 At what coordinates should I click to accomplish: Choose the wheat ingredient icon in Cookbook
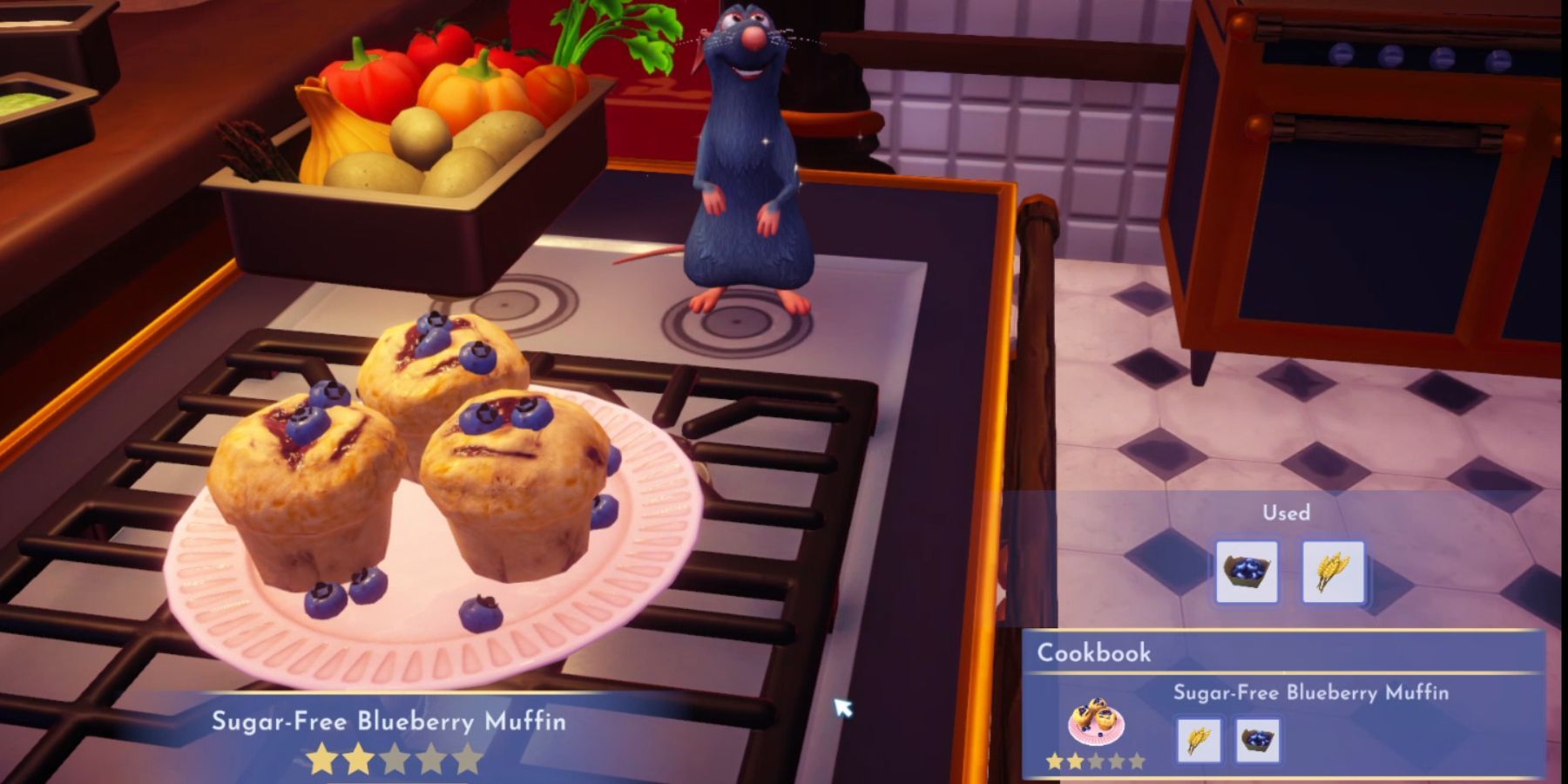pyautogui.click(x=1199, y=740)
